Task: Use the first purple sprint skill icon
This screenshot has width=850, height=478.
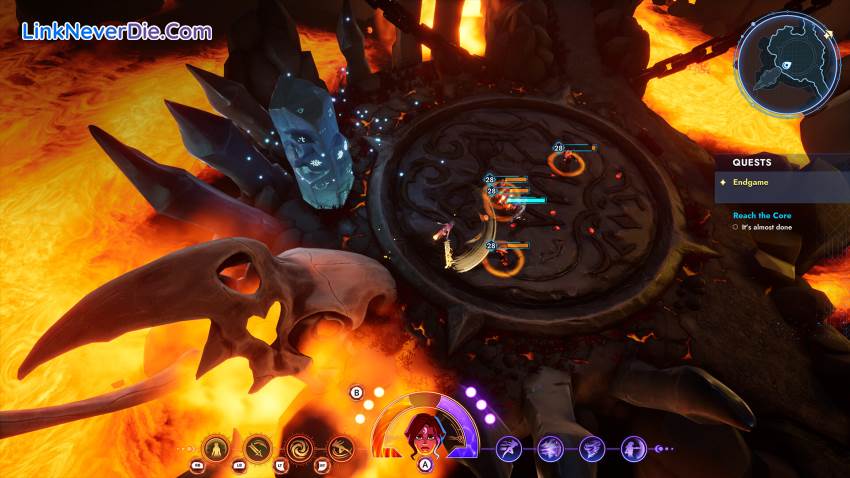Action: 509,449
